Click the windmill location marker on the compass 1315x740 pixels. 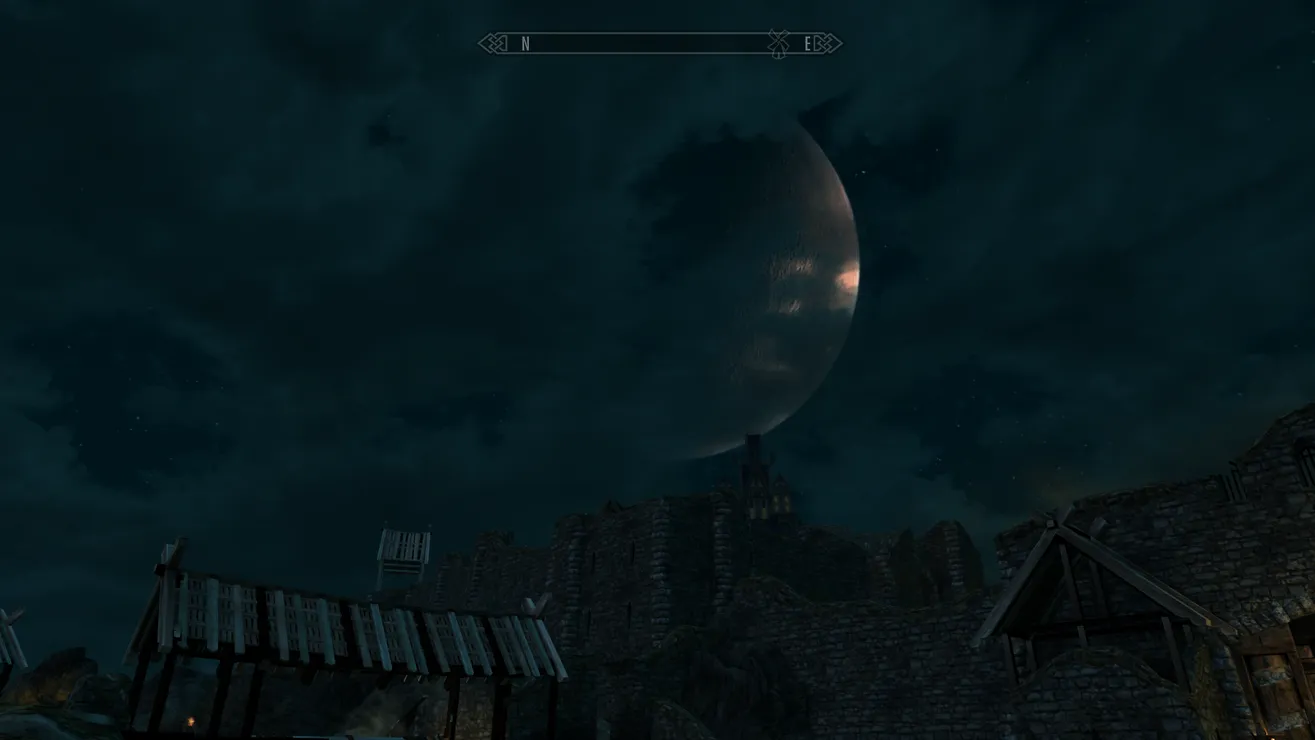coord(778,43)
